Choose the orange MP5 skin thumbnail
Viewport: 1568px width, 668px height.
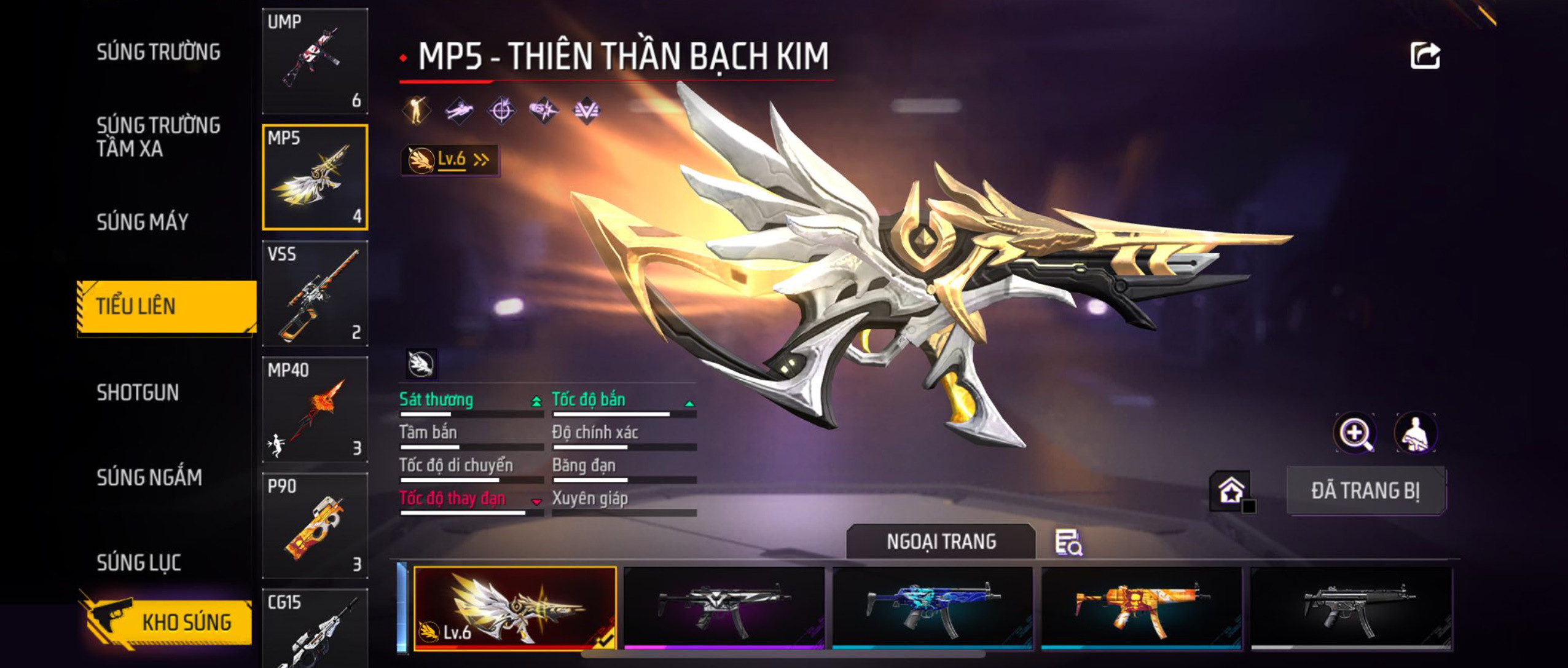click(x=1141, y=608)
